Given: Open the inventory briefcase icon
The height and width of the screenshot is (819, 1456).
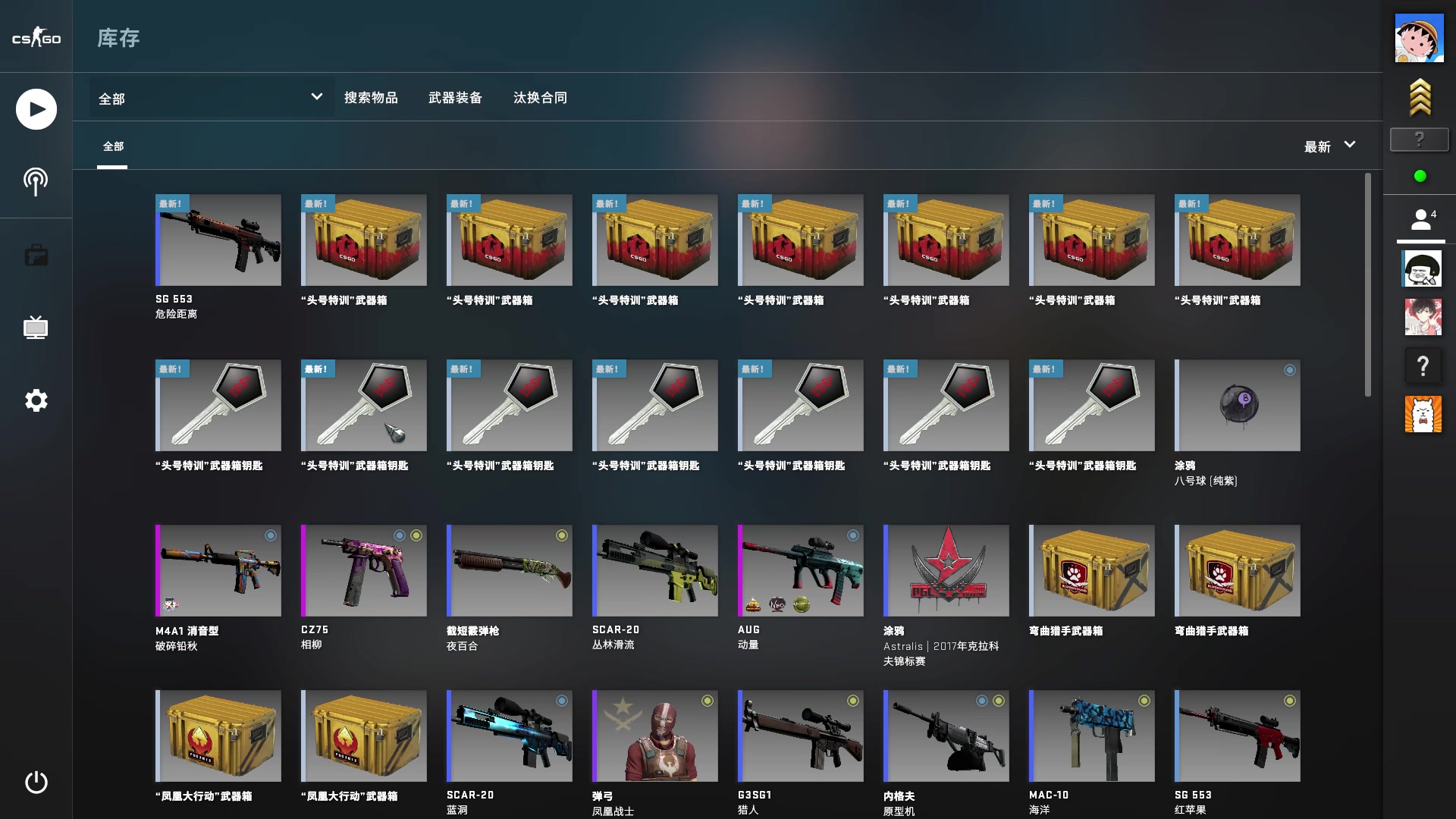Looking at the screenshot, I should click(x=35, y=255).
